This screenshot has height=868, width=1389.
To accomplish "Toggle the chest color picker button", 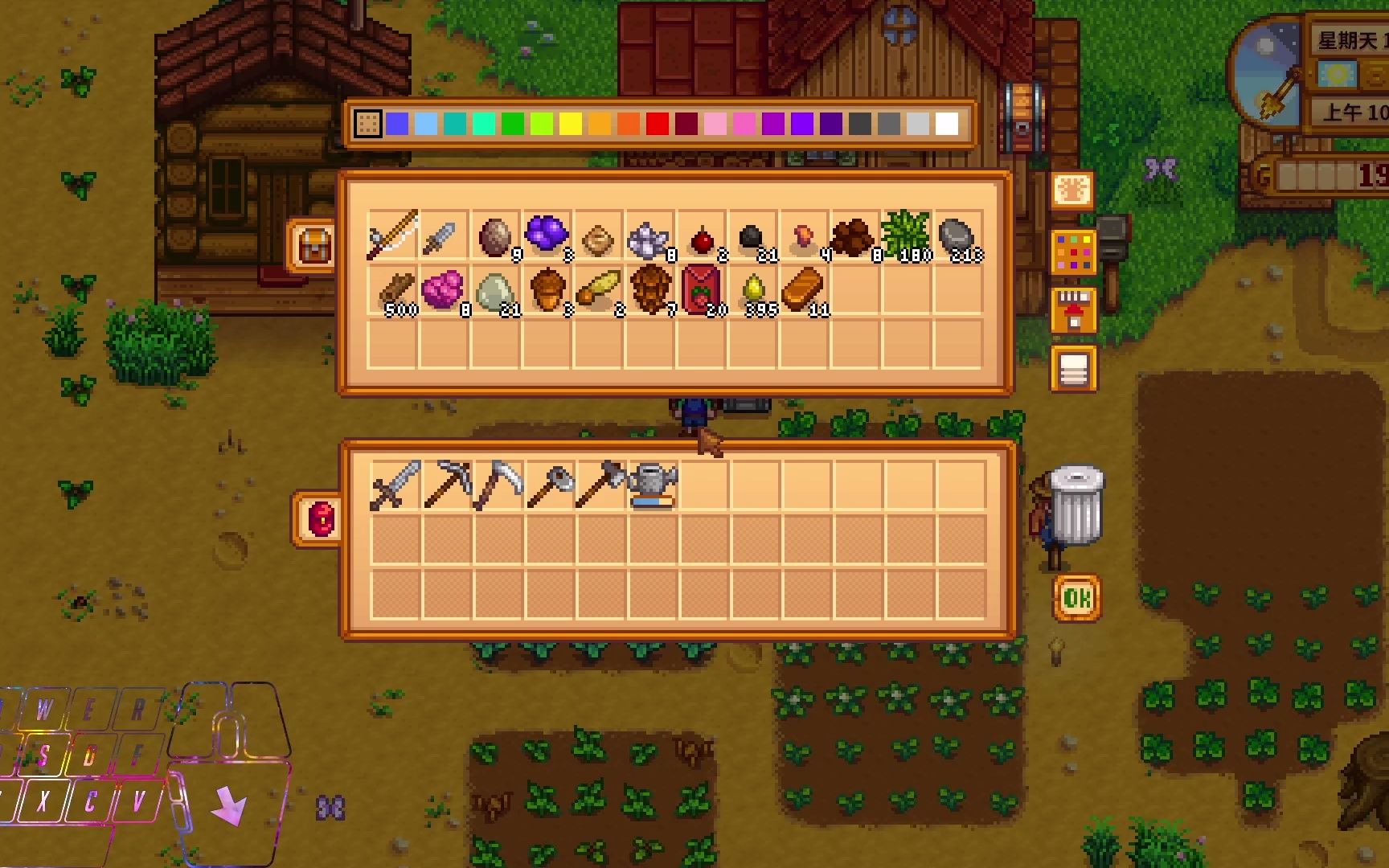I will tap(1074, 252).
